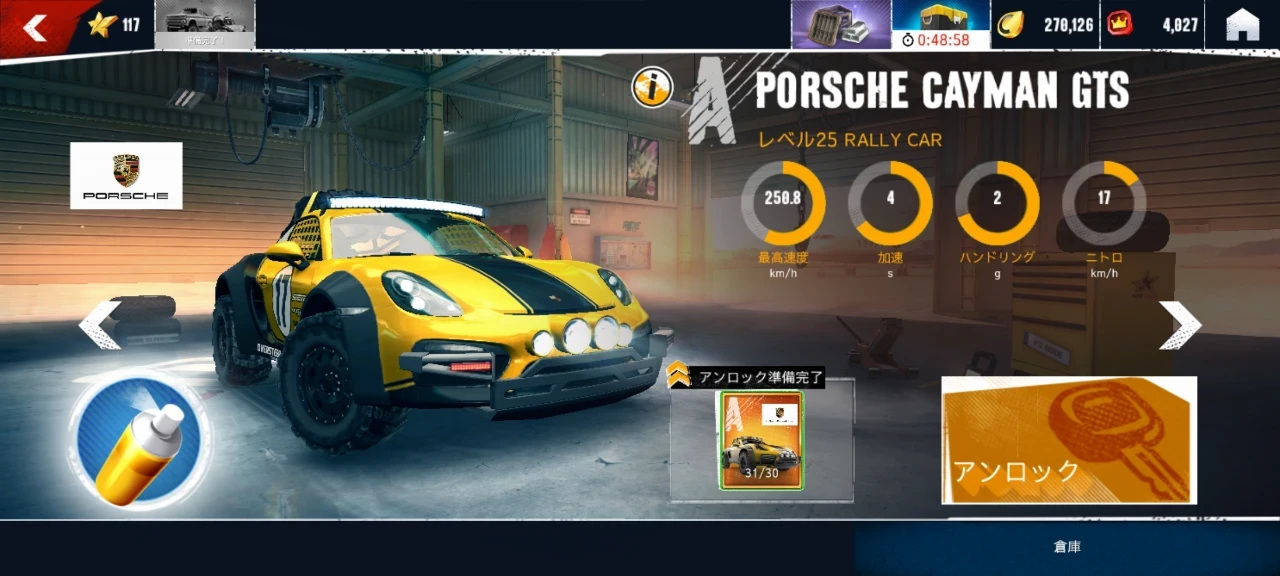The image size is (1280, 576).
Task: Tap the star reputation level 117
Action: point(113,25)
